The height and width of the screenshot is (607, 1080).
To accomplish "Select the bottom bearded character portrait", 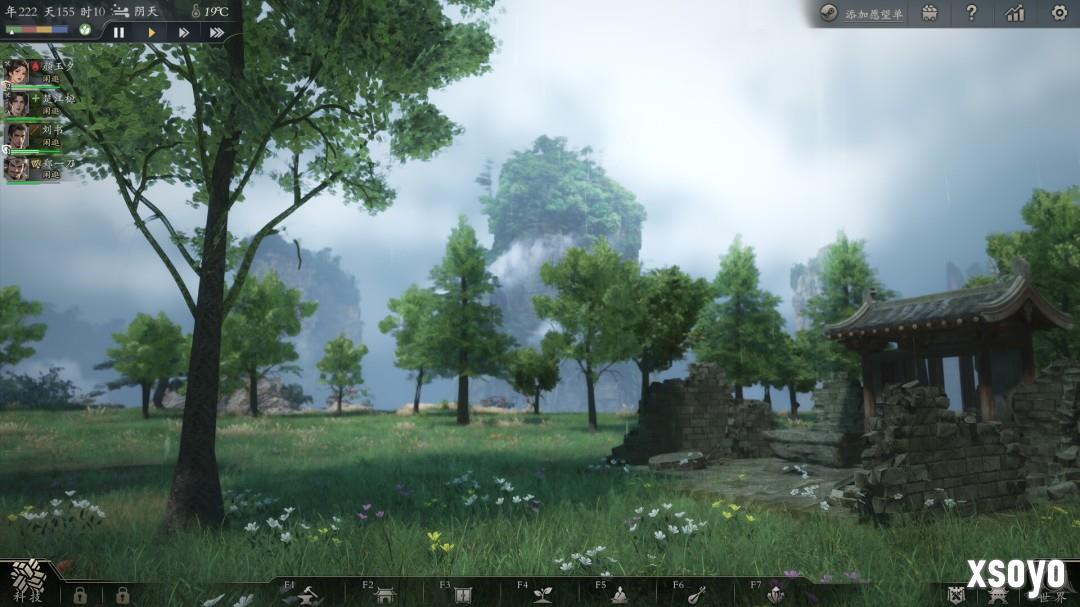I will coord(16,167).
